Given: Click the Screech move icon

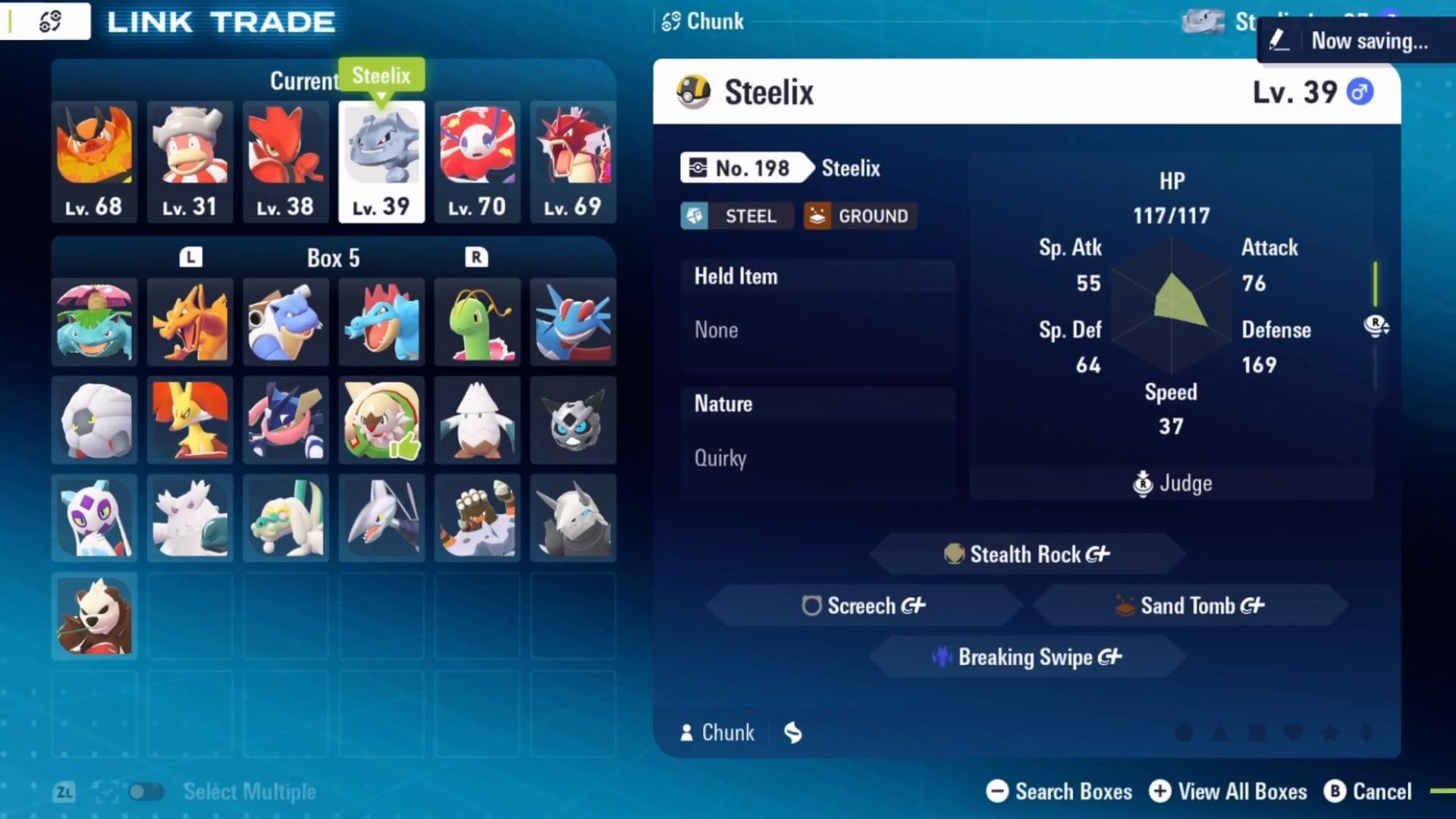Looking at the screenshot, I should click(x=812, y=606).
